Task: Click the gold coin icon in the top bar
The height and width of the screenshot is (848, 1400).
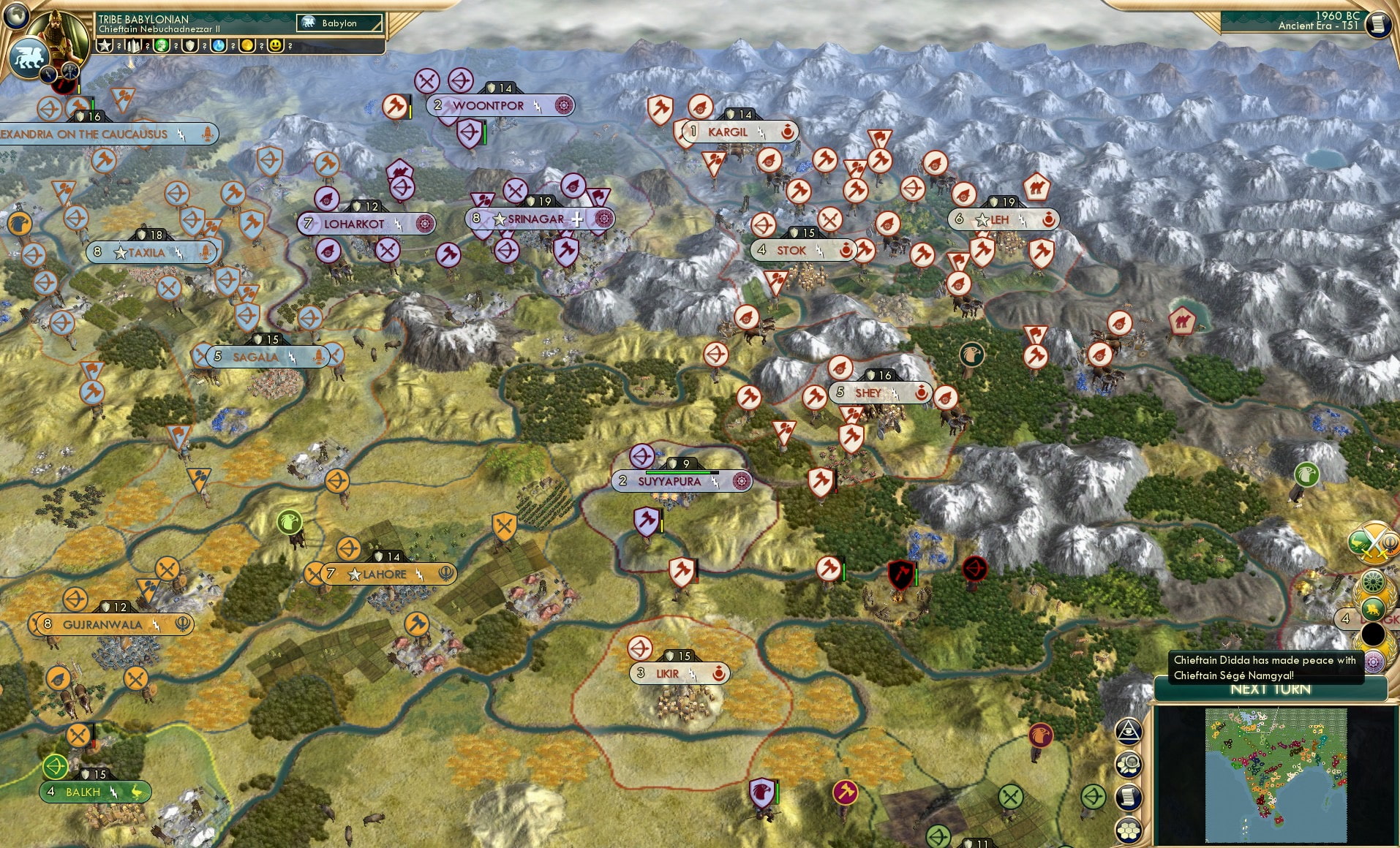Action: coord(248,45)
